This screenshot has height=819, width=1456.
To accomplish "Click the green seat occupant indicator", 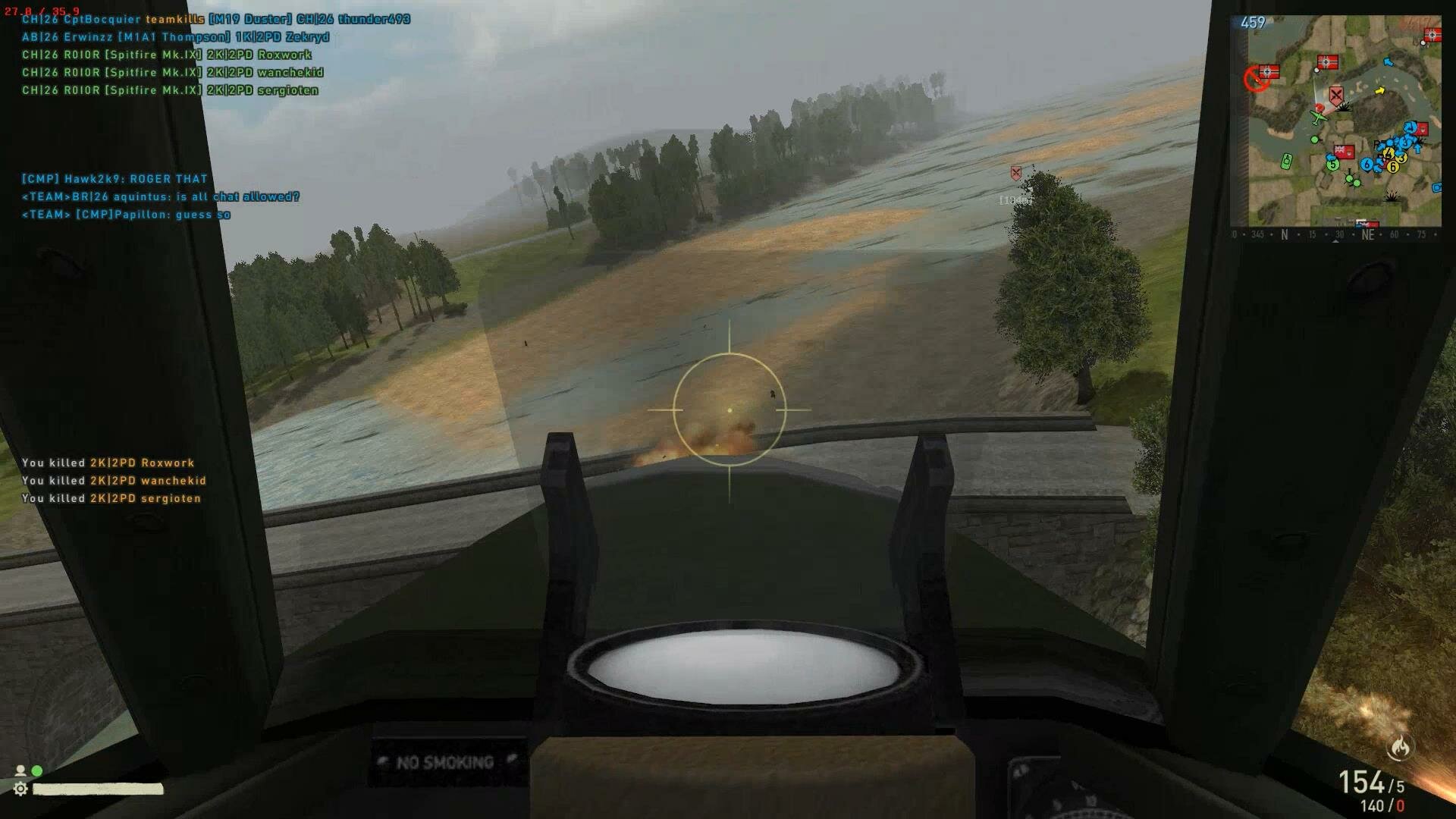I will coord(36,770).
